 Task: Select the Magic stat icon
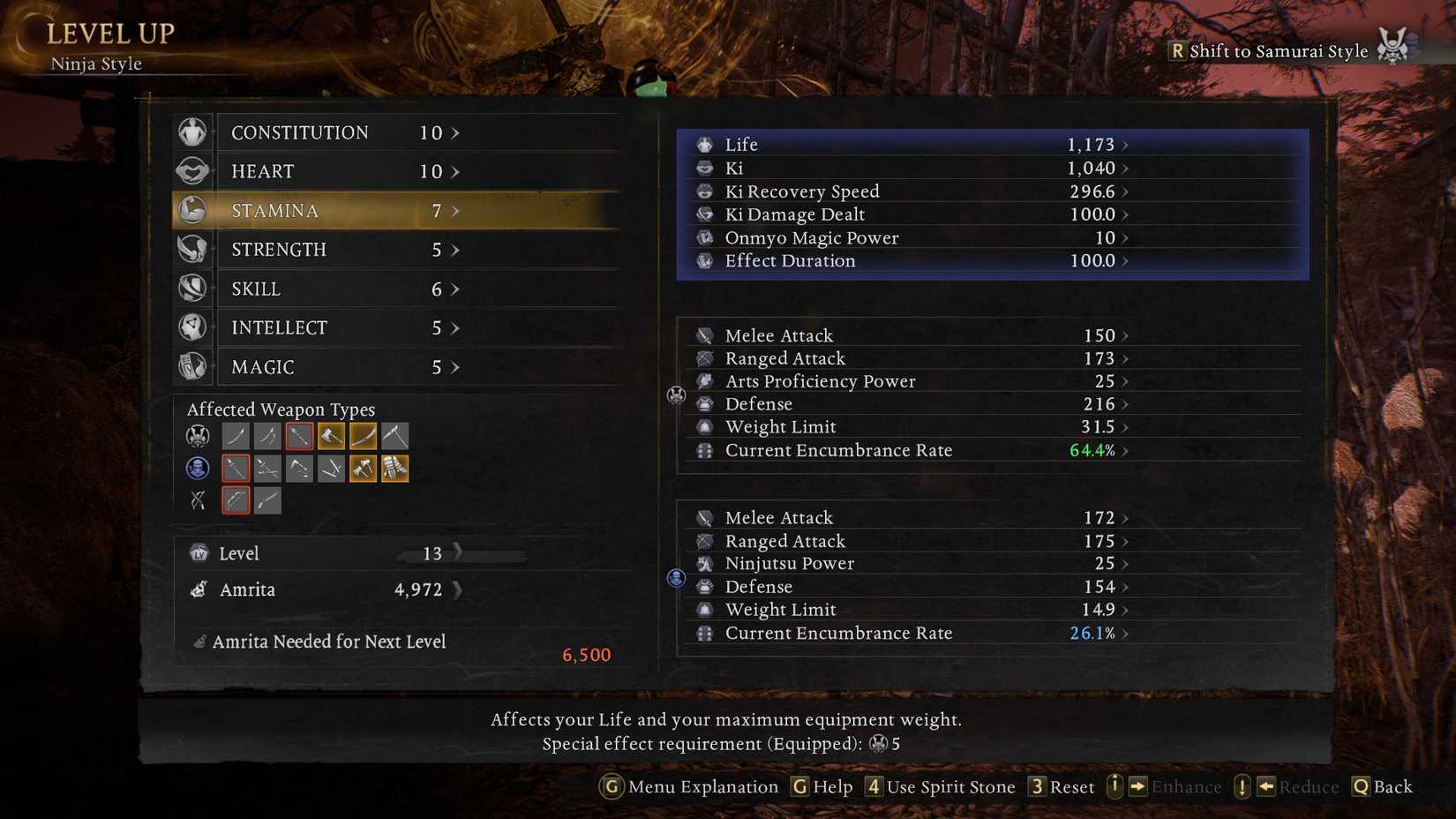193,366
